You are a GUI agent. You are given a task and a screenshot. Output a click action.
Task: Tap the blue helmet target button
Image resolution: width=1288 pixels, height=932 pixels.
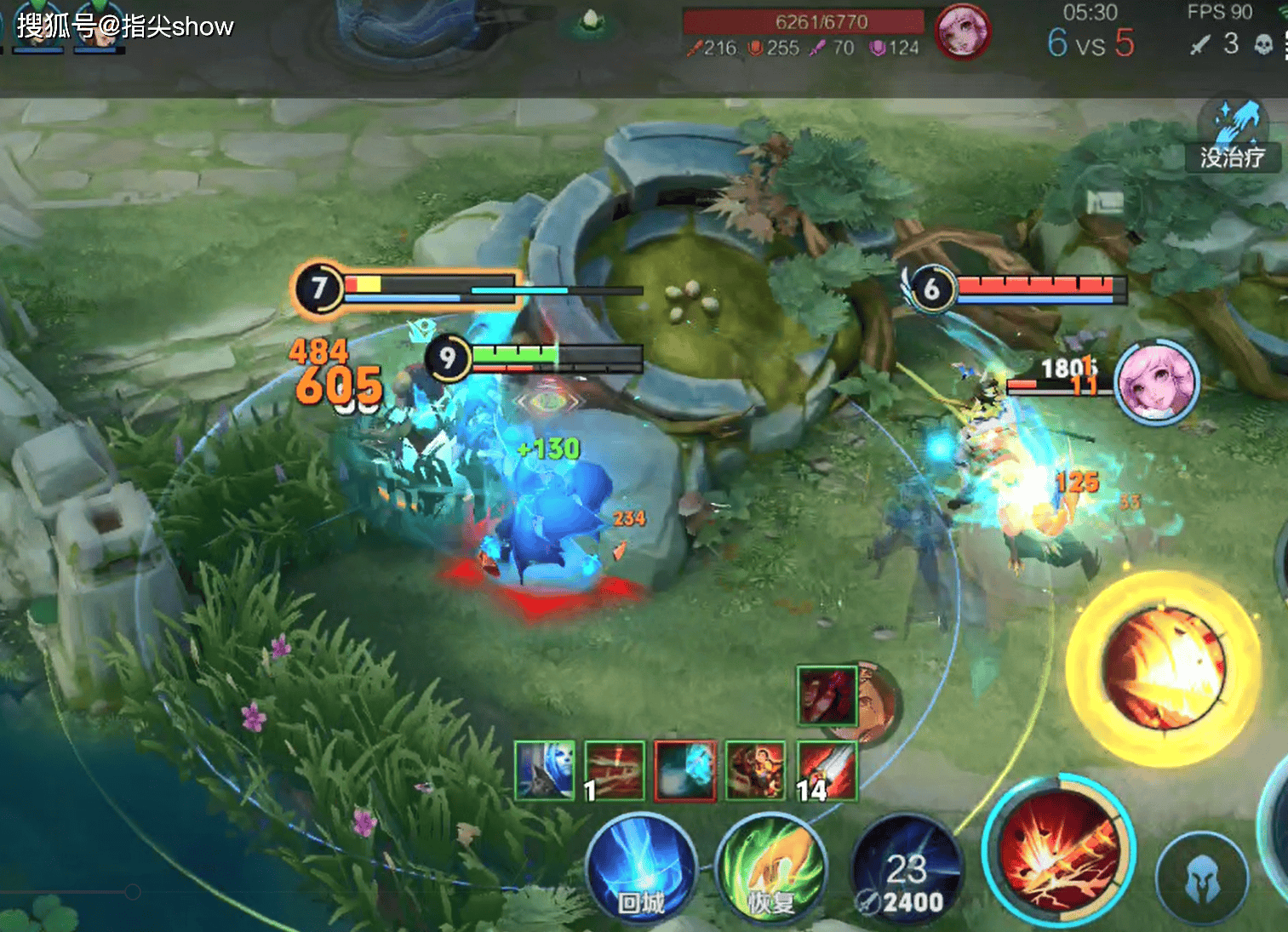tap(1202, 878)
